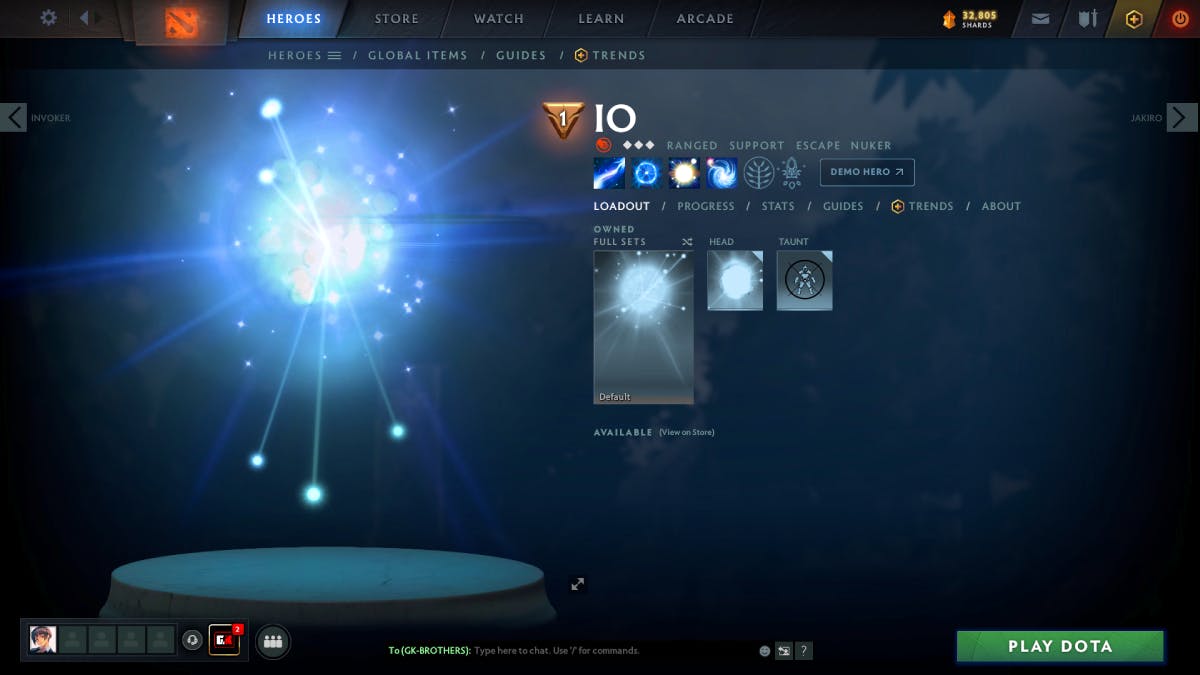This screenshot has width=1200, height=675.
Task: Switch to the hero Progress tab
Action: click(705, 206)
